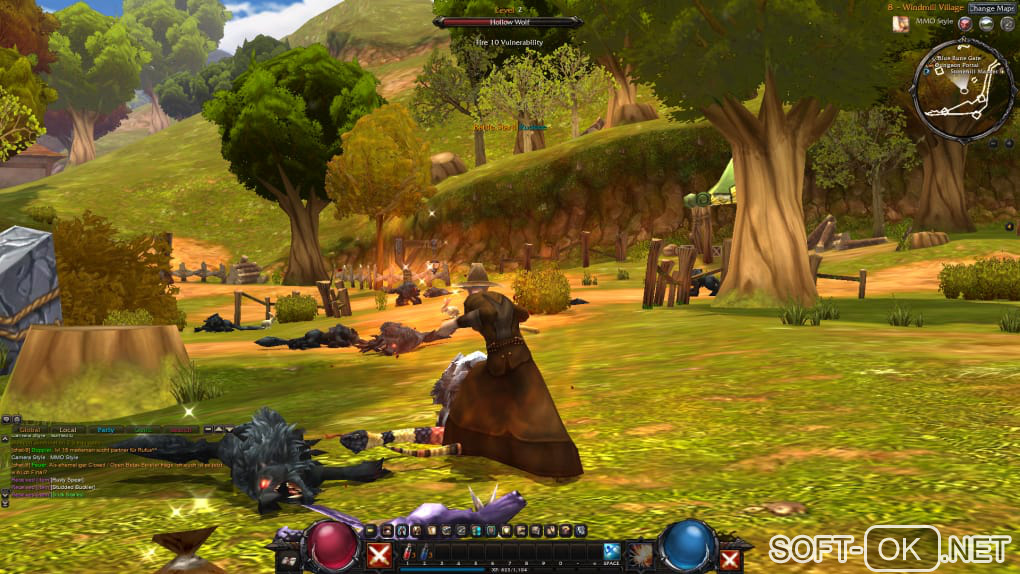Switch to the Global chat tab

31,430
